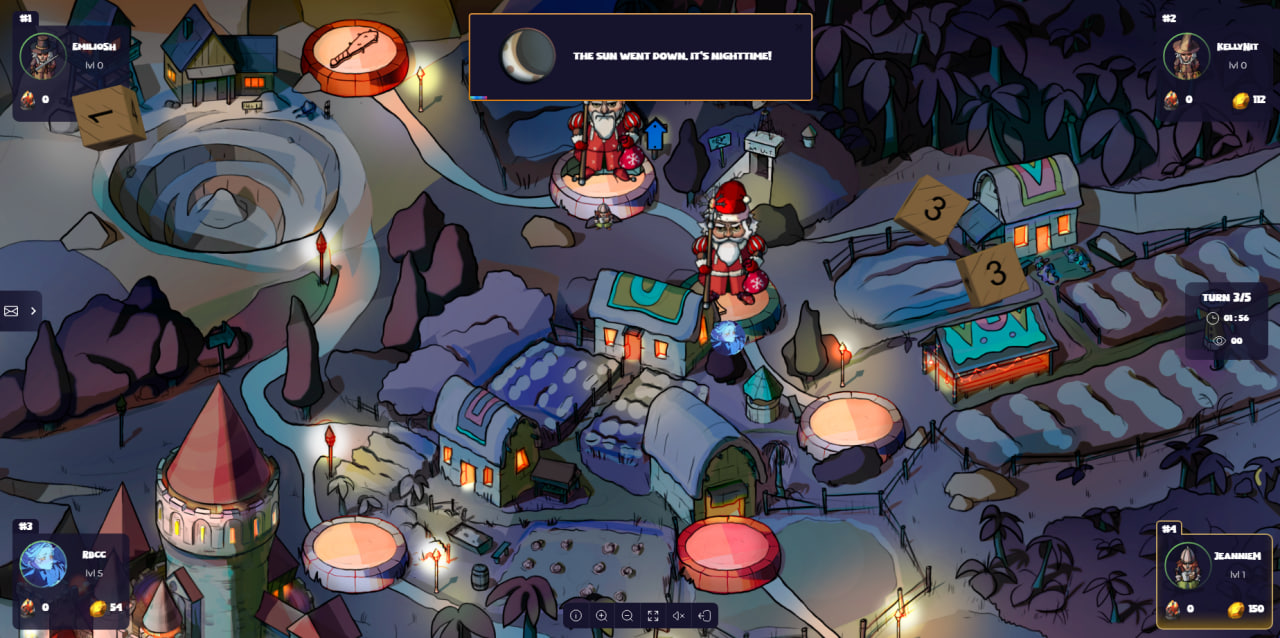The width and height of the screenshot is (1280, 638).
Task: Exit the game with the leave icon
Action: 704,616
